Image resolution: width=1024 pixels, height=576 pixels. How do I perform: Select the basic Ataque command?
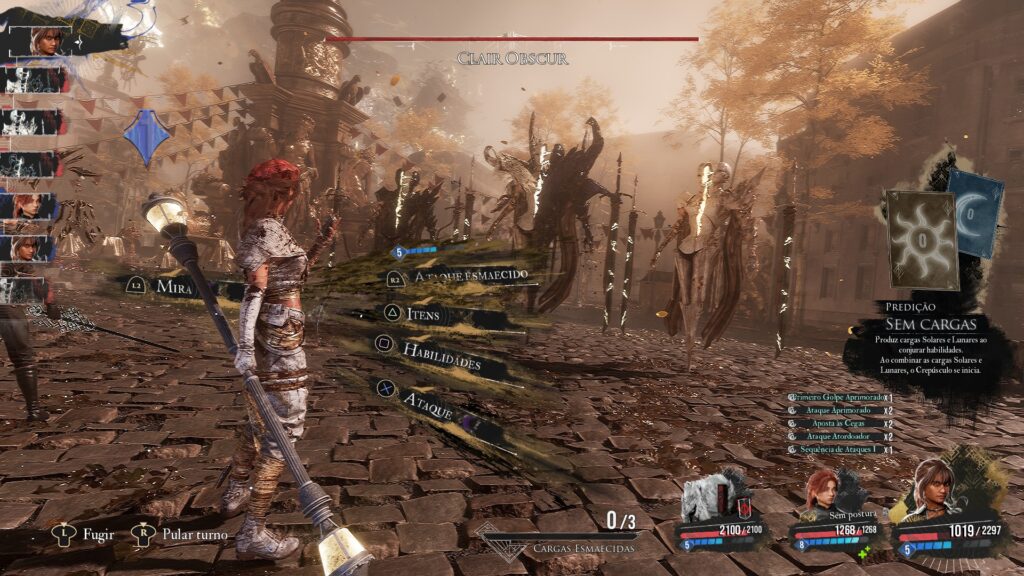click(428, 400)
